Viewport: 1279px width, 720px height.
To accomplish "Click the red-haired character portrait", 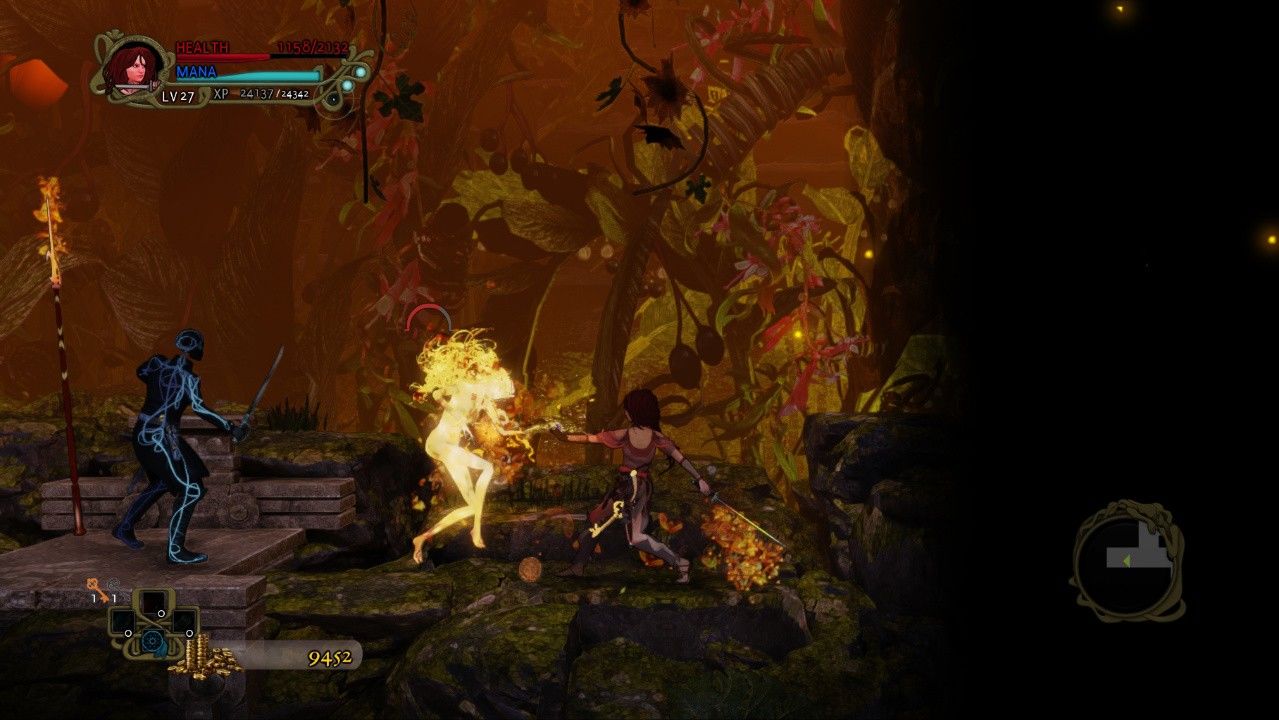I will [129, 67].
